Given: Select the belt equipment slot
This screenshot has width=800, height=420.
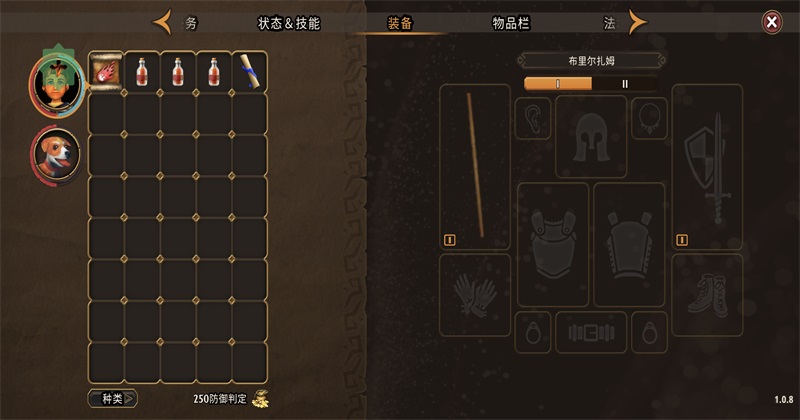Looking at the screenshot, I should pyautogui.click(x=590, y=328).
